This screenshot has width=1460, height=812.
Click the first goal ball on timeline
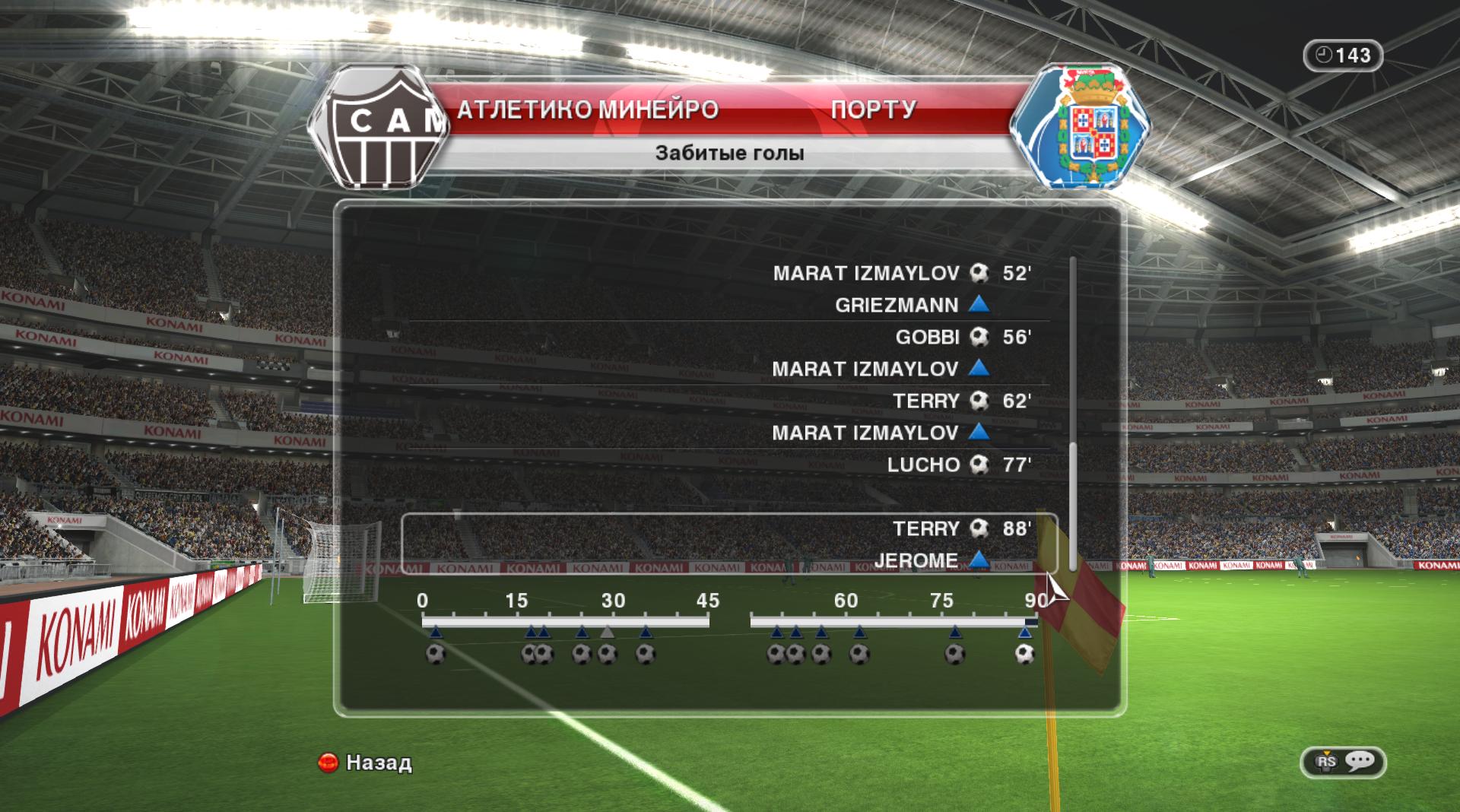(x=436, y=654)
